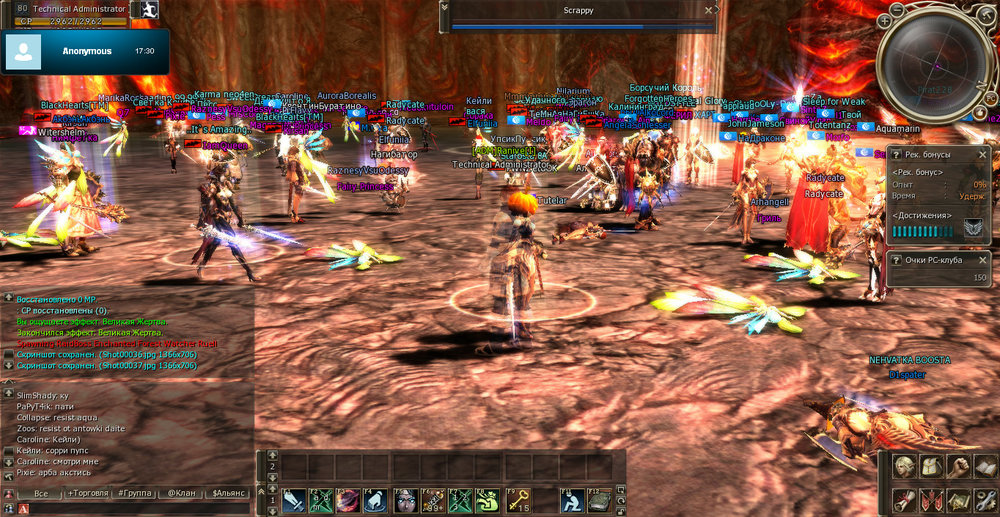Use the F4 pick-up hand action
The width and height of the screenshot is (1000, 517).
pos(376,500)
